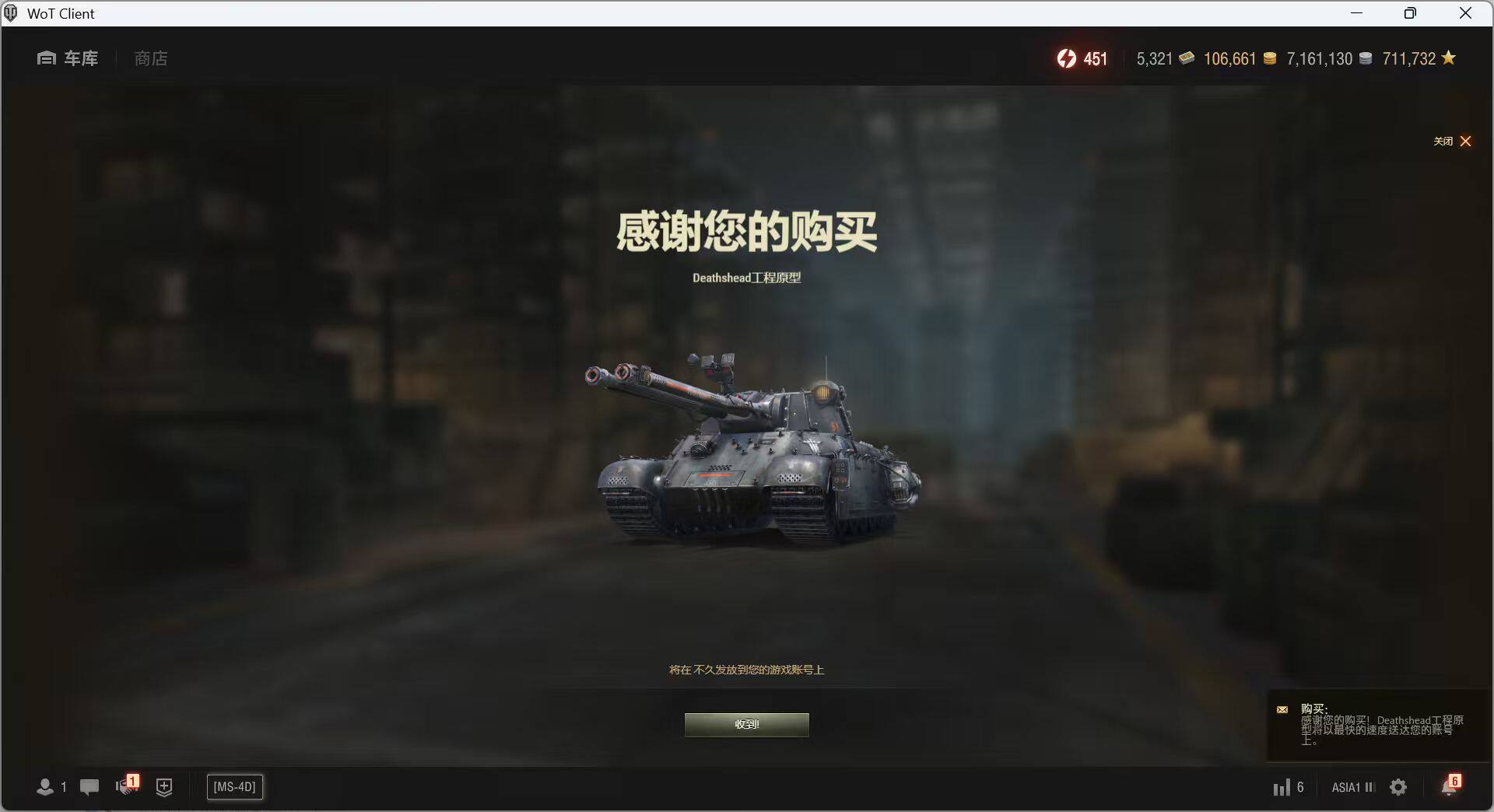1494x812 pixels.
Task: Open the 商店 shop tab
Action: click(150, 58)
